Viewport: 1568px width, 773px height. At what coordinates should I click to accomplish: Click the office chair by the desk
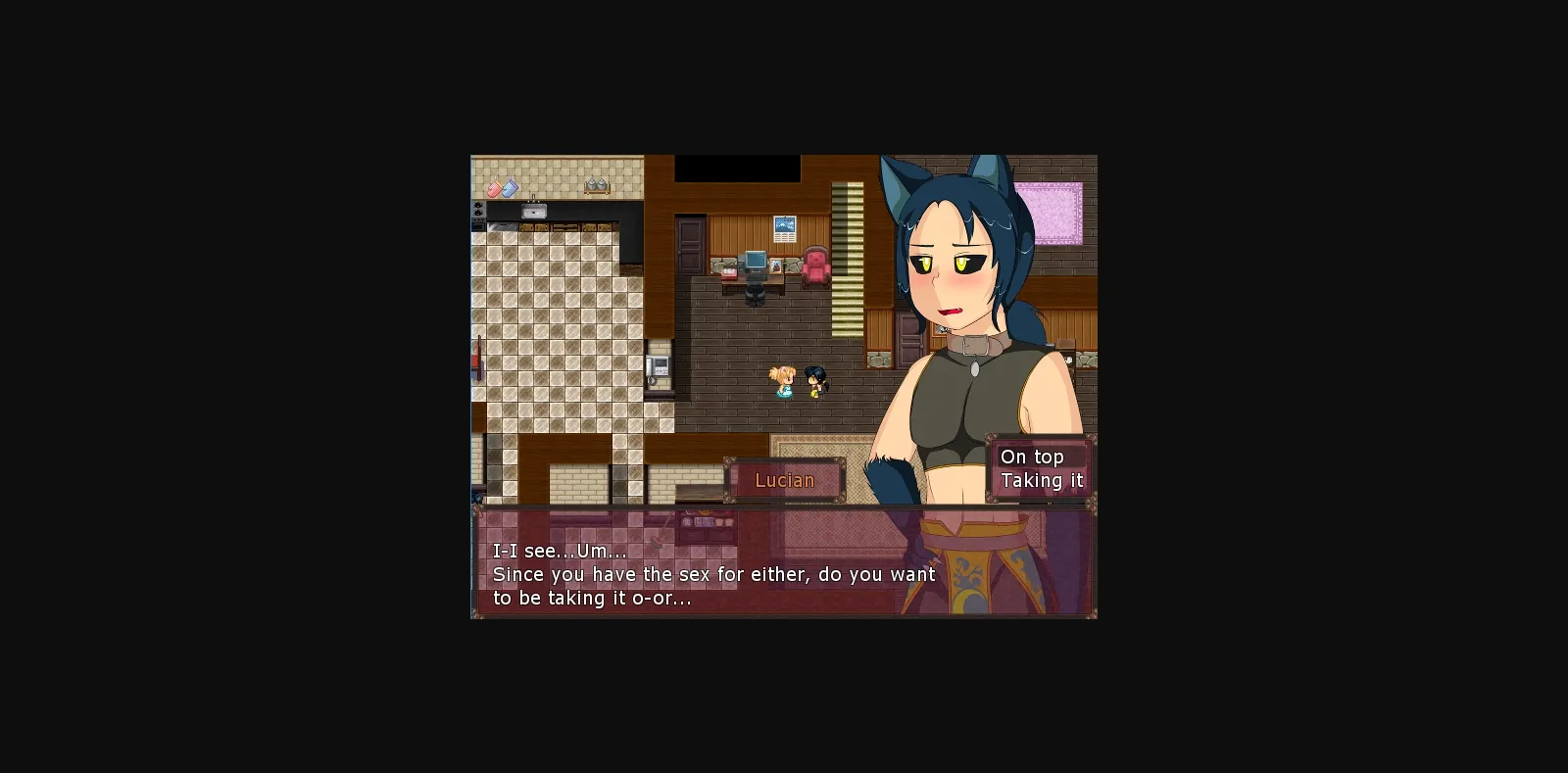point(755,294)
